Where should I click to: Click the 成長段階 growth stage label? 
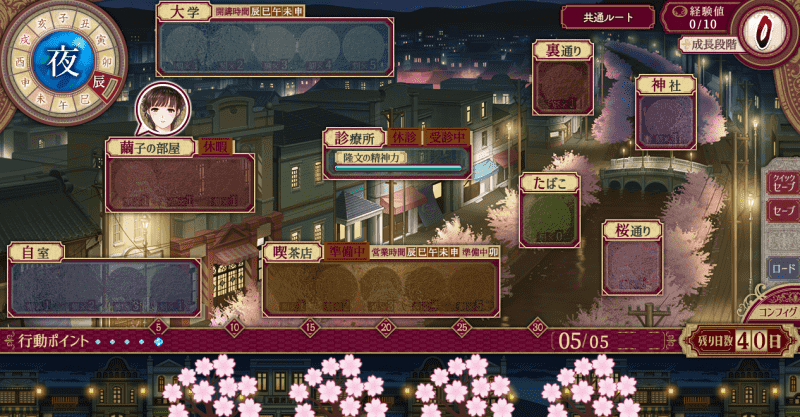tap(712, 45)
